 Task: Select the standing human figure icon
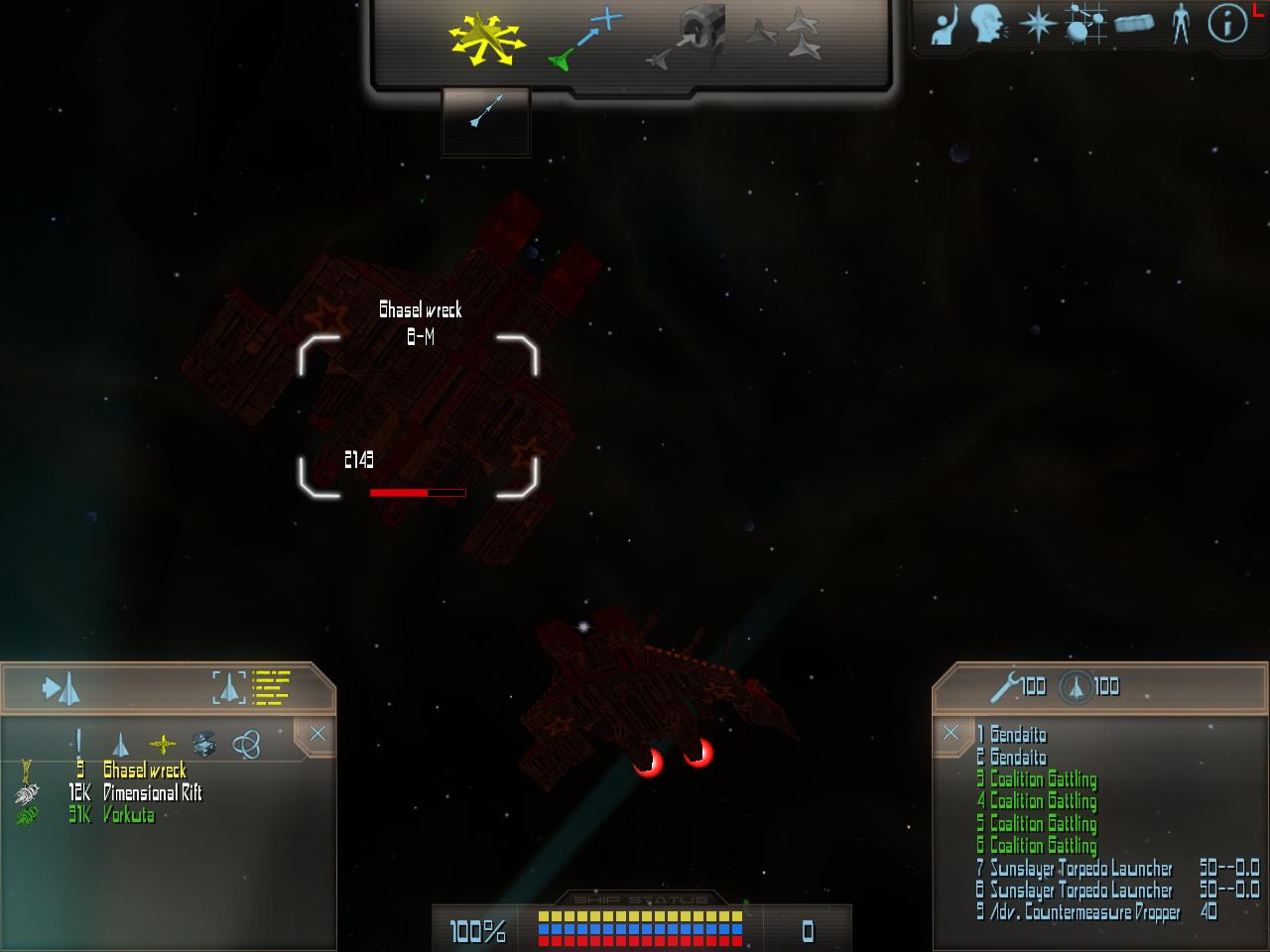tap(1180, 24)
